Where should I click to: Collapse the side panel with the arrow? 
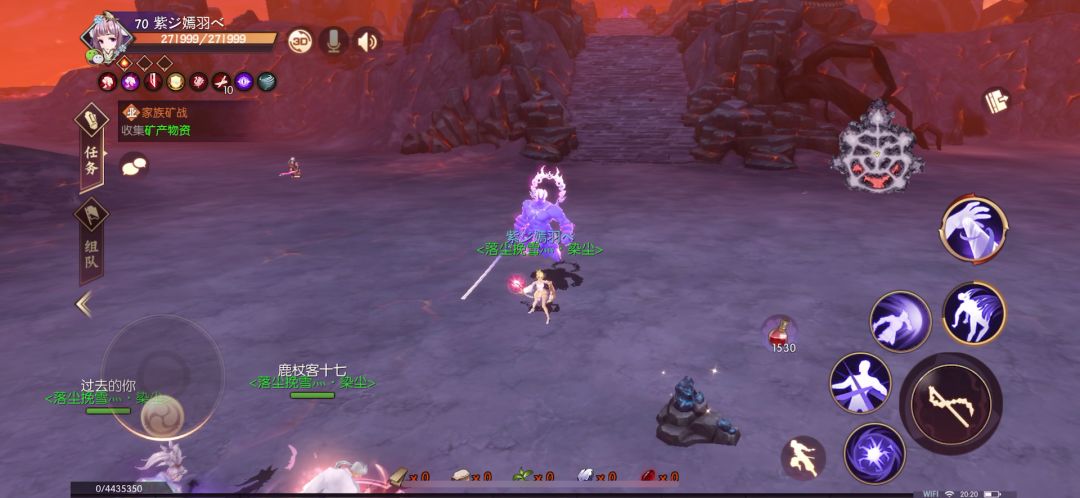84,304
